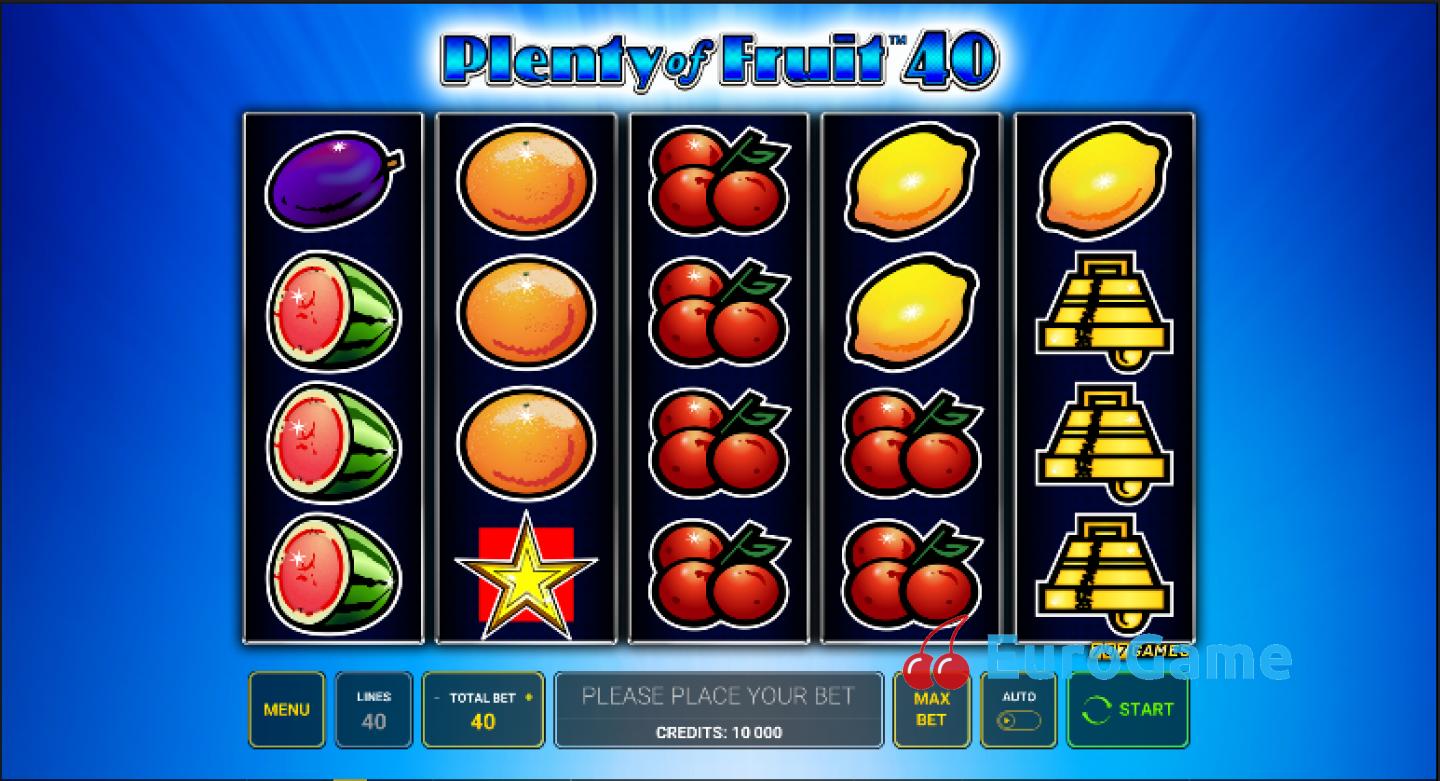The image size is (1440, 781).
Task: Select the plum symbol on first reel
Action: coord(333,183)
